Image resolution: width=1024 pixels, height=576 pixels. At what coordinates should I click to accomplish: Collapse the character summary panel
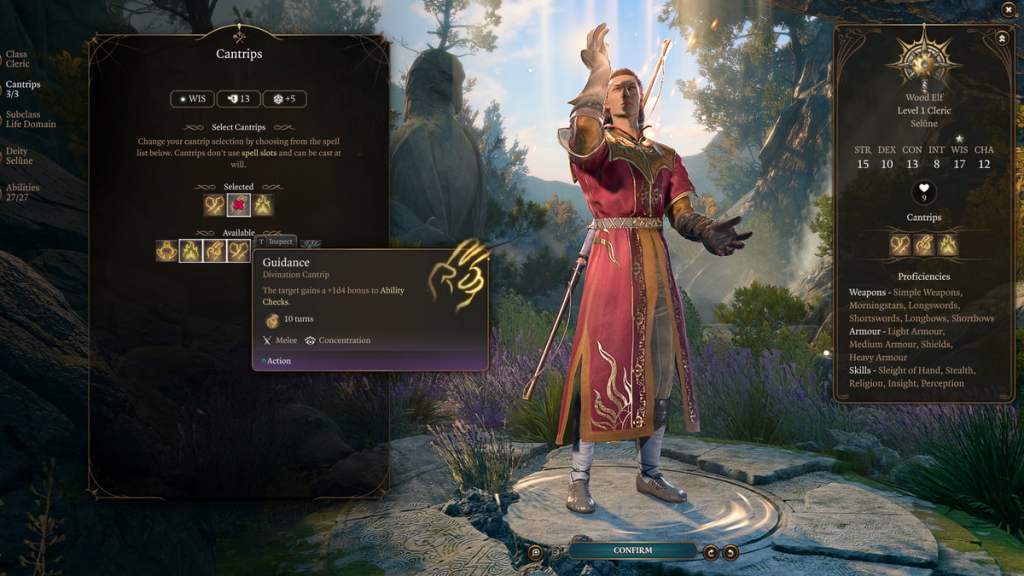pyautogui.click(x=1001, y=37)
